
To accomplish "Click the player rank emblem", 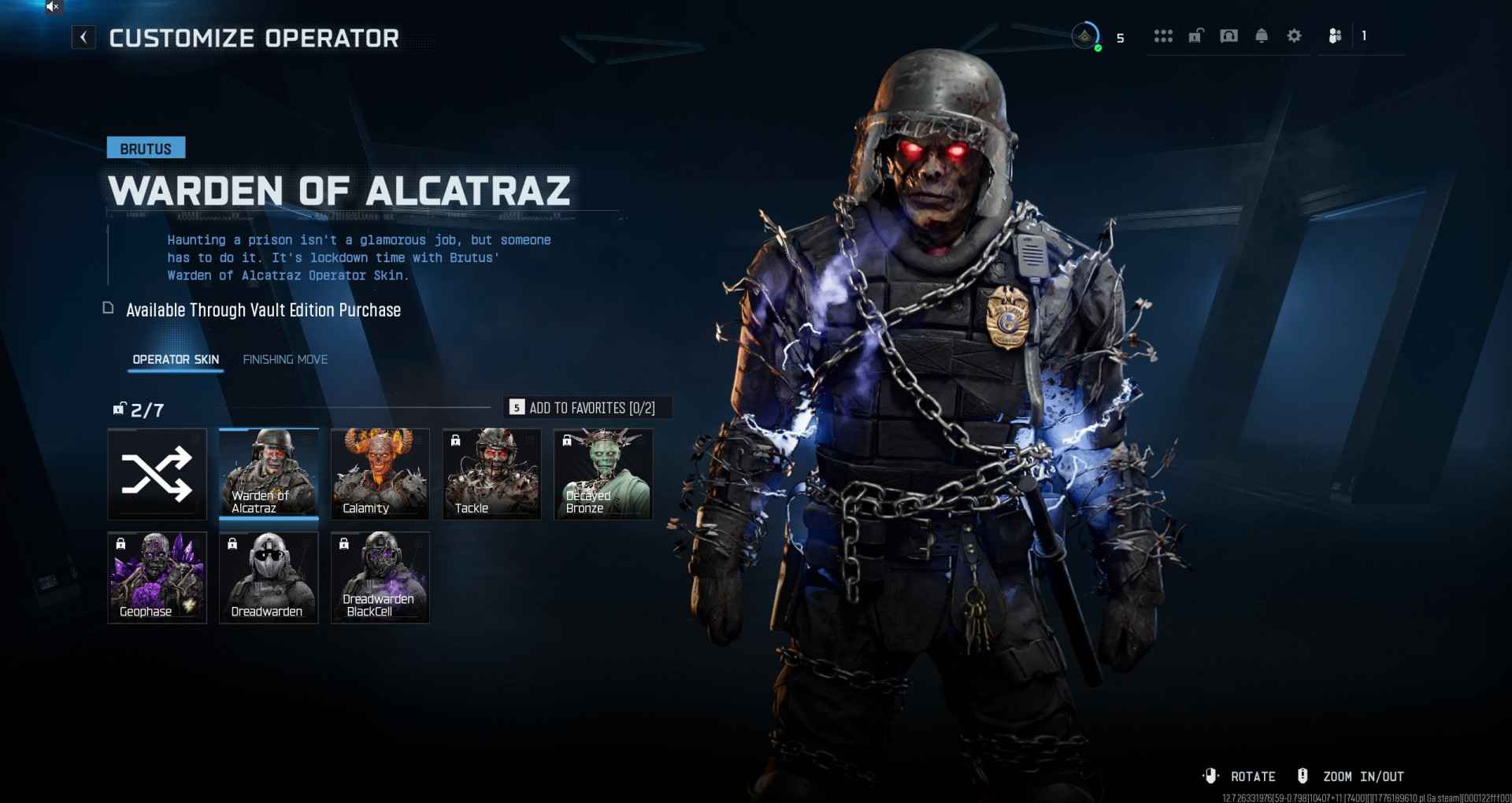I will (x=1085, y=36).
